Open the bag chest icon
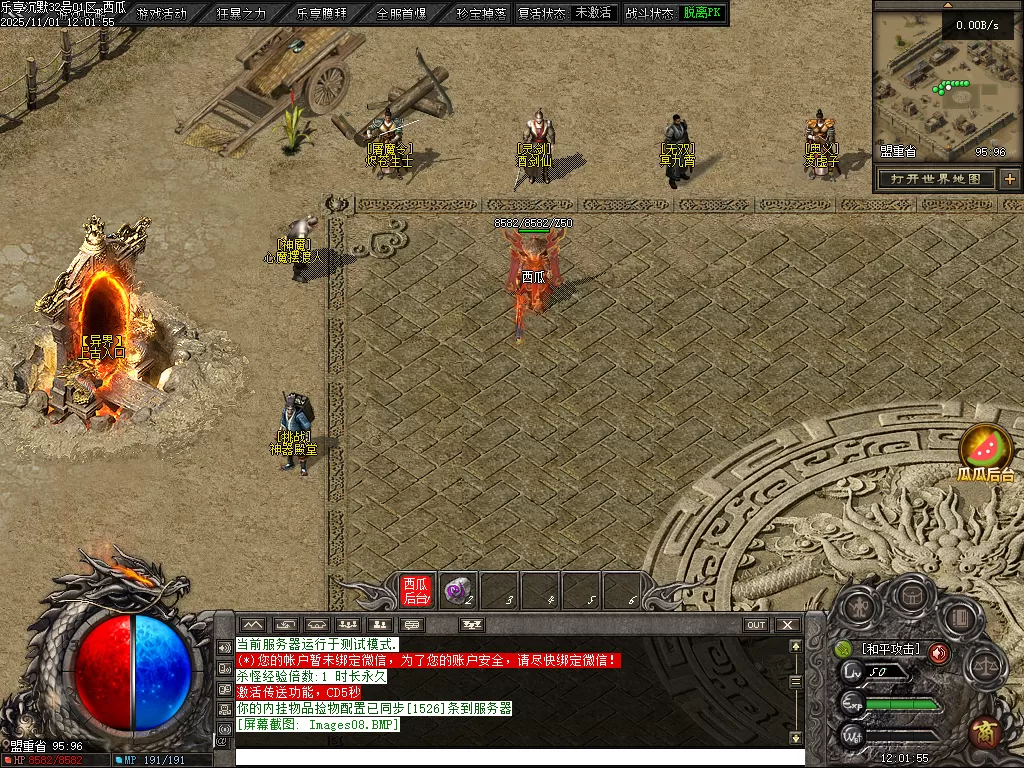The image size is (1024, 768). pyautogui.click(x=910, y=596)
